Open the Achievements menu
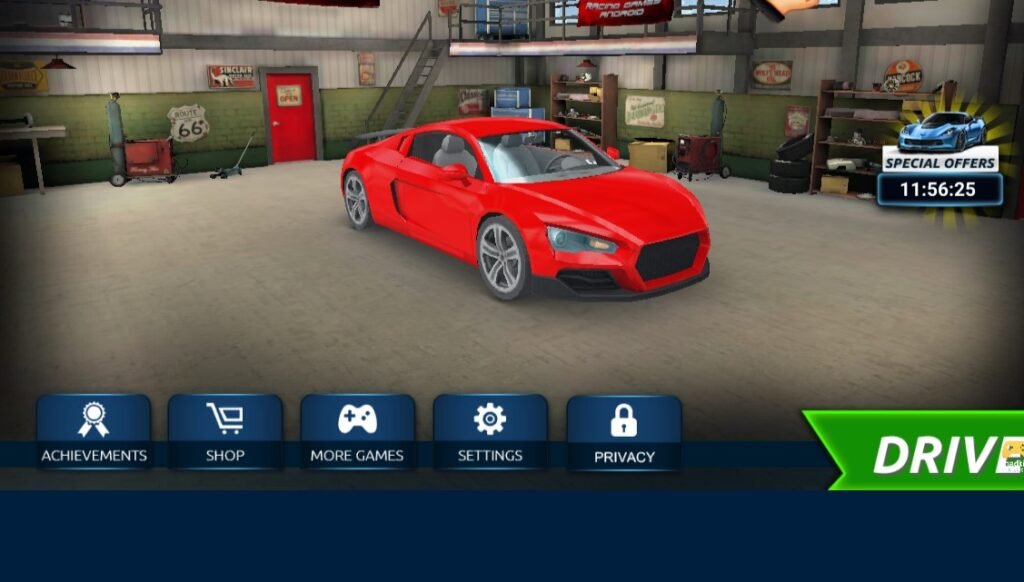1024x582 pixels. point(94,432)
